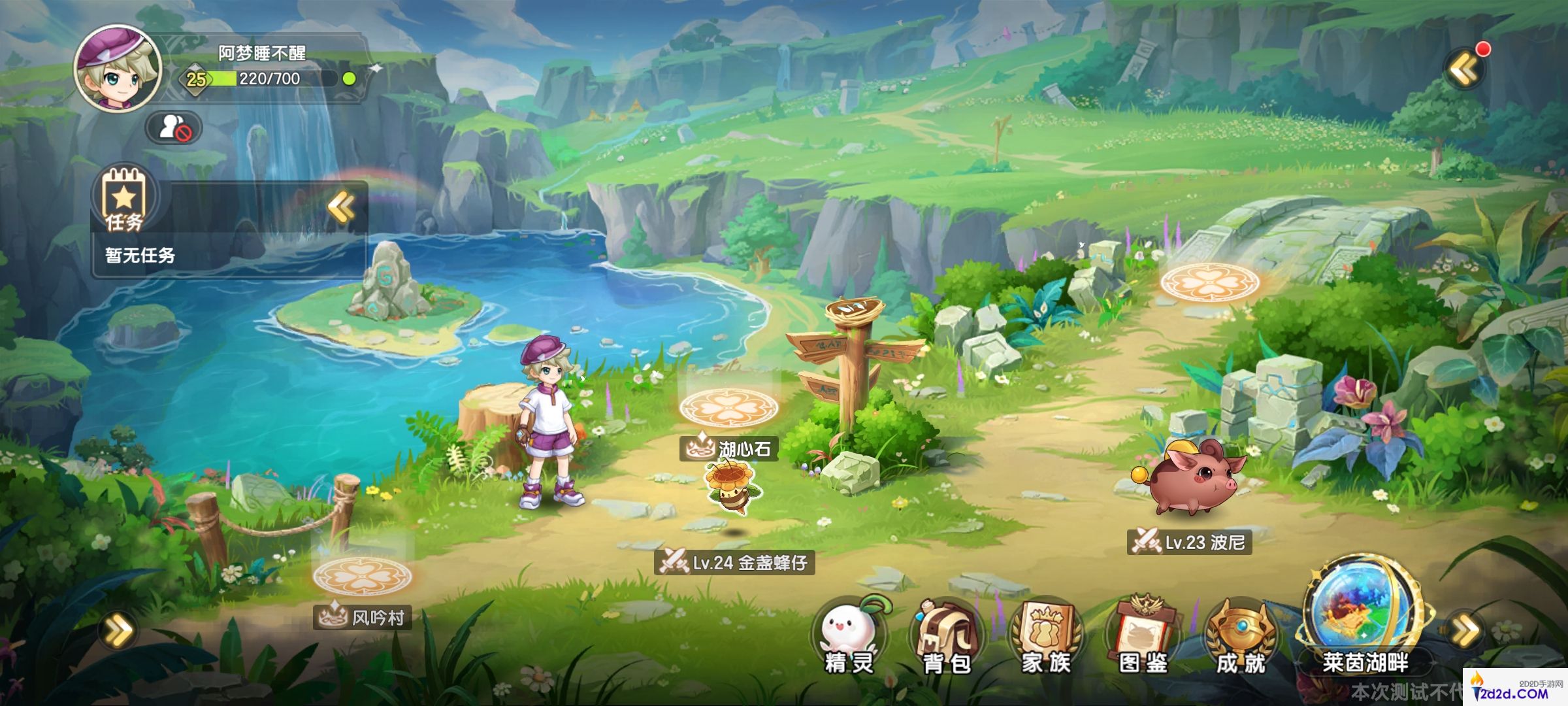Open the 精灵 spirit menu
The width and height of the screenshot is (1568, 706).
(849, 635)
